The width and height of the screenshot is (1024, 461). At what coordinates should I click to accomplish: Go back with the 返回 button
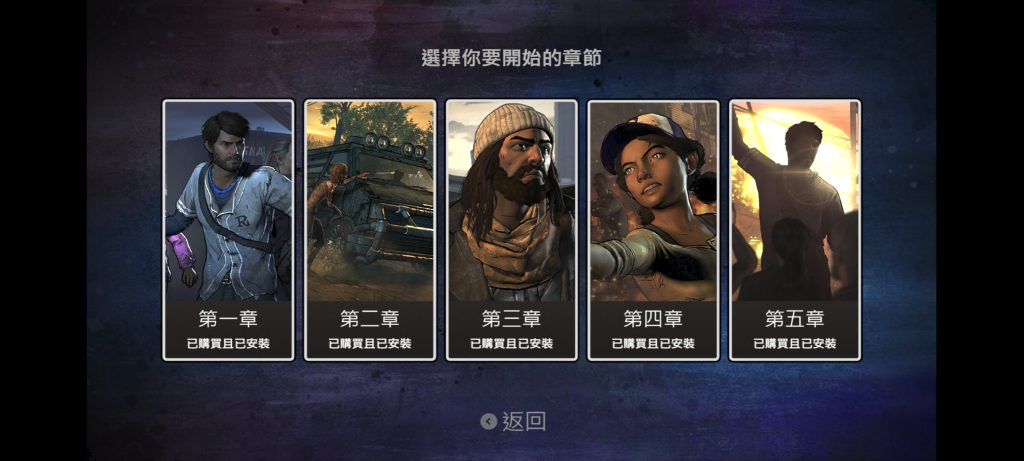pyautogui.click(x=513, y=421)
